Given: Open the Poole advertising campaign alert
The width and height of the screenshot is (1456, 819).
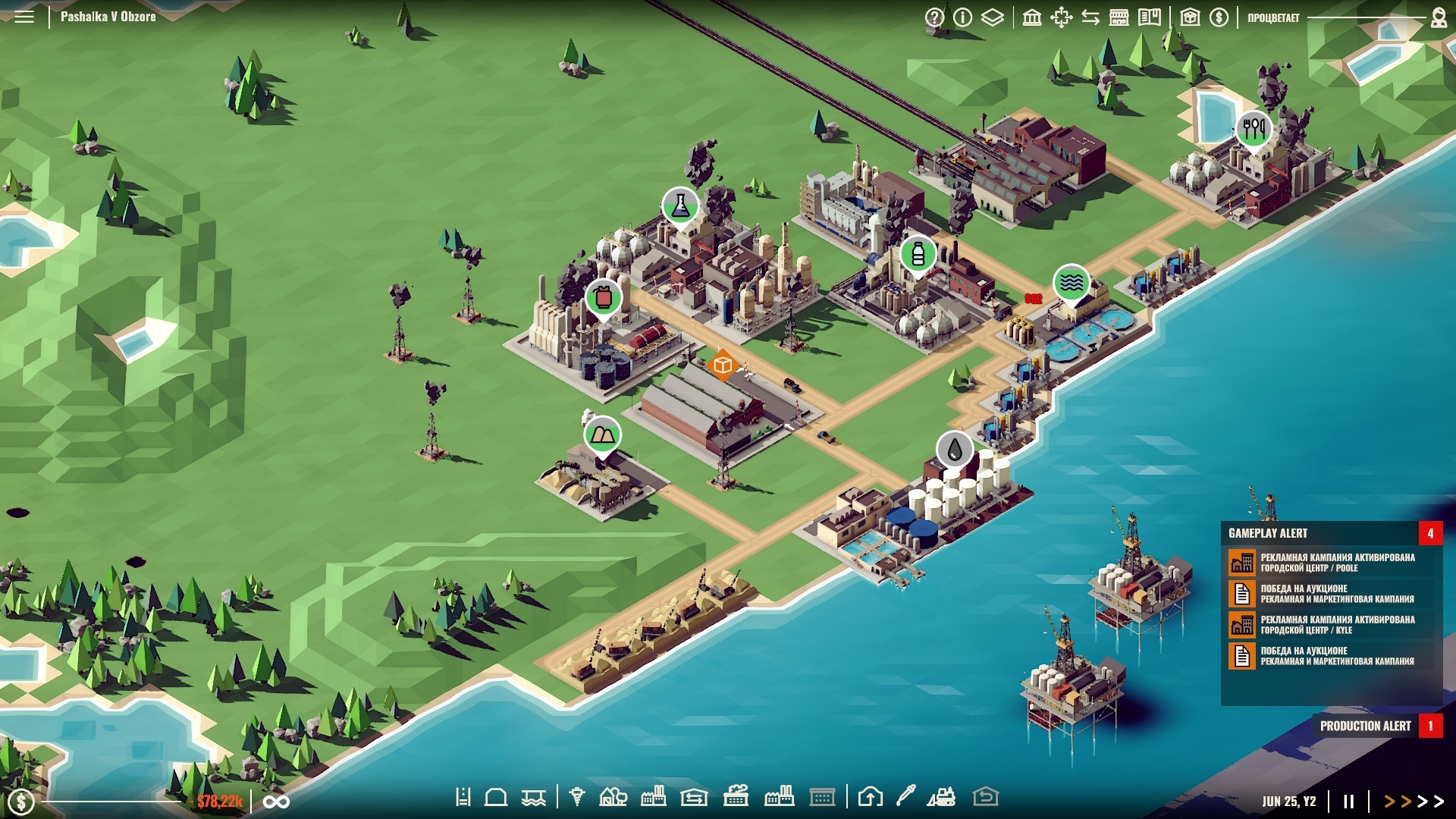Looking at the screenshot, I should point(1337,562).
